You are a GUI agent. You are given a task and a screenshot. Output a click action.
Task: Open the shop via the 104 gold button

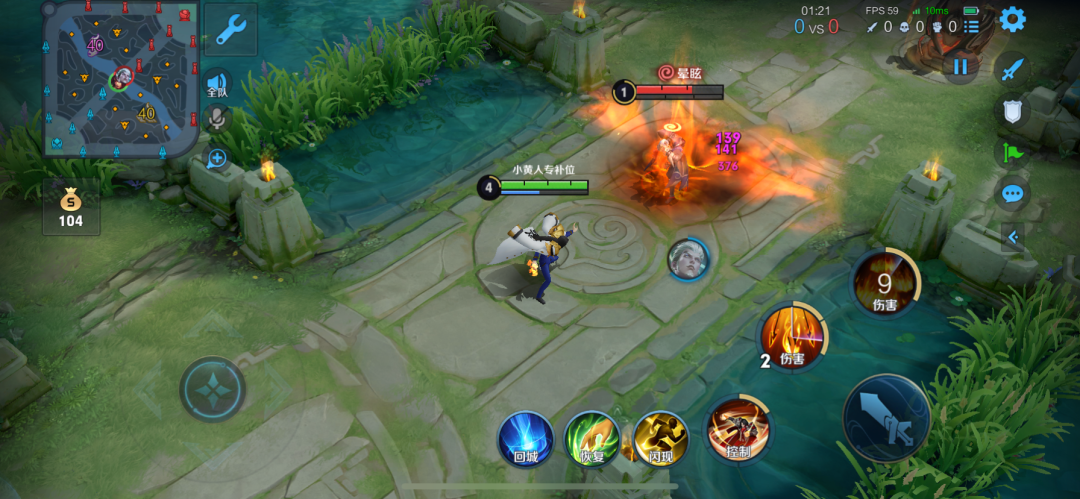click(70, 207)
